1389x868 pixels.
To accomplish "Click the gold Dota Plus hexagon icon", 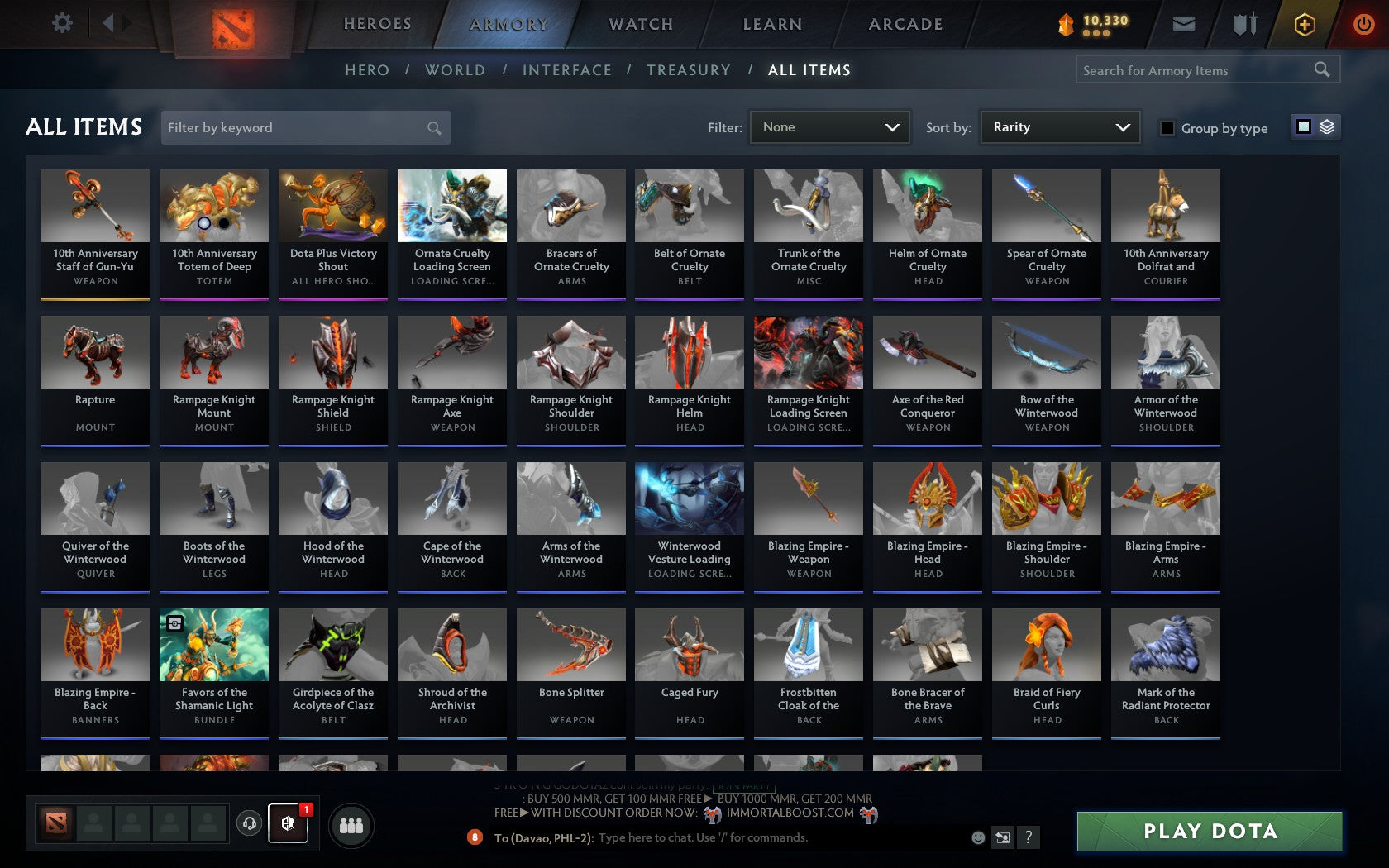I will [1305, 24].
